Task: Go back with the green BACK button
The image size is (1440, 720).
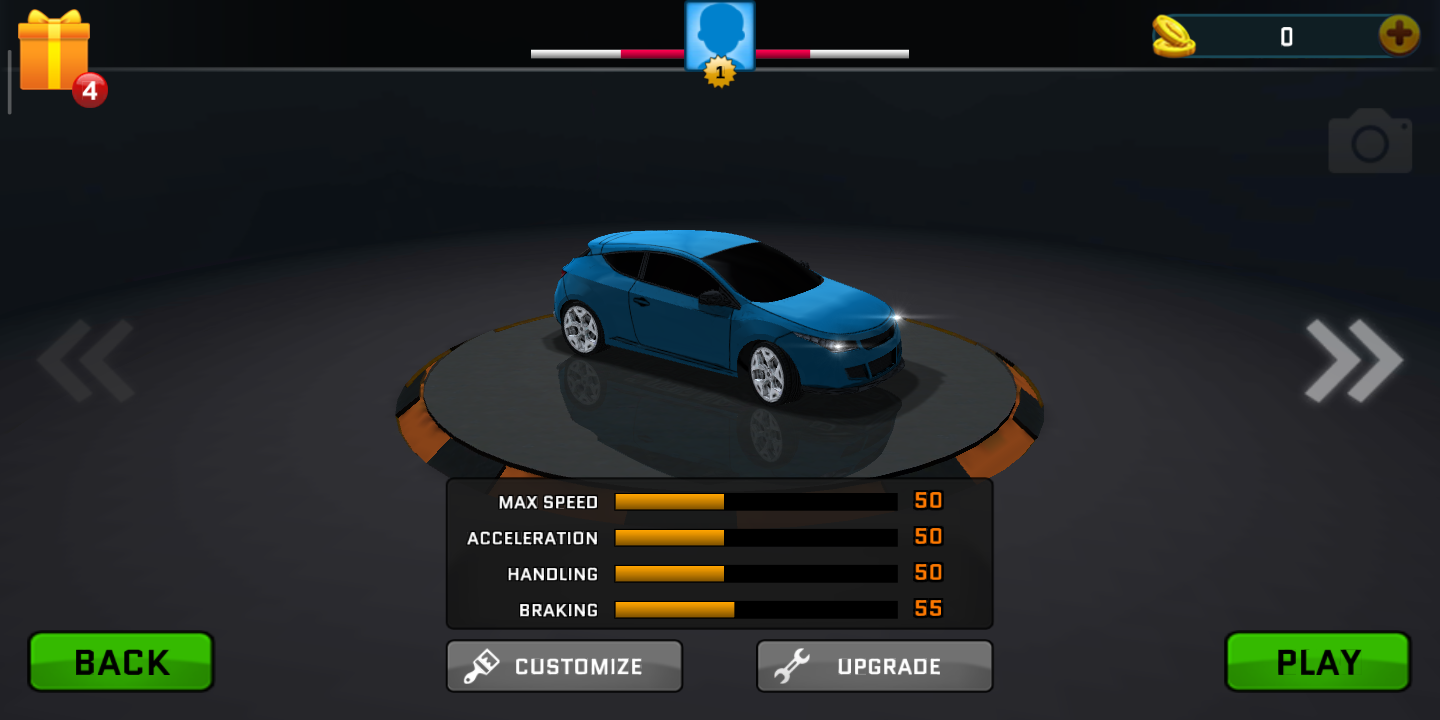Action: click(x=121, y=662)
